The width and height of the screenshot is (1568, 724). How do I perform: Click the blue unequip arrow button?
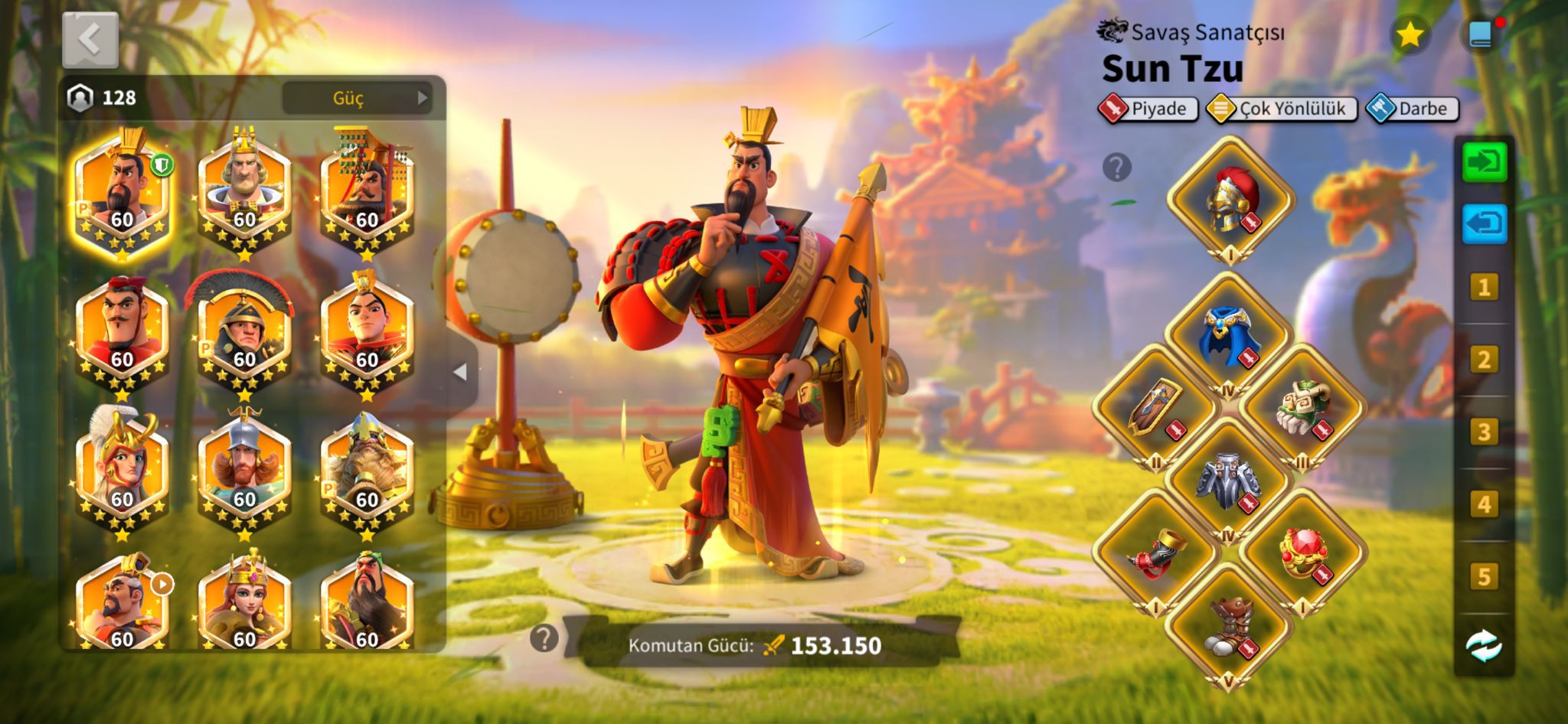click(x=1484, y=224)
